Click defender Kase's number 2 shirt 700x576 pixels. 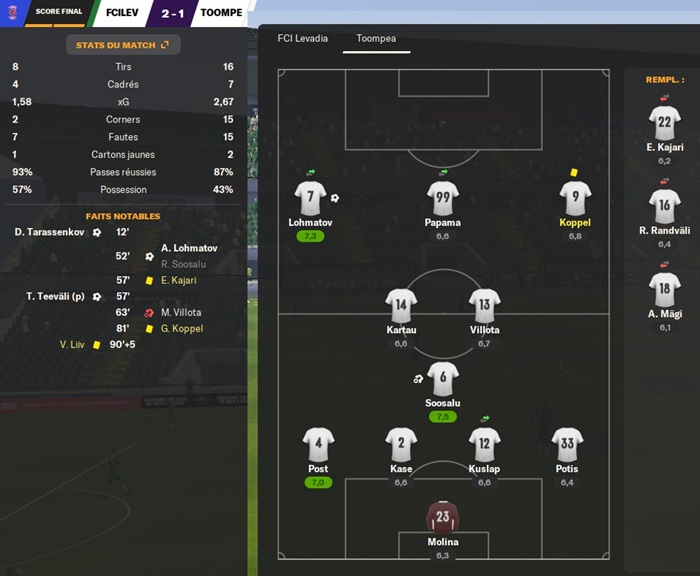401,444
